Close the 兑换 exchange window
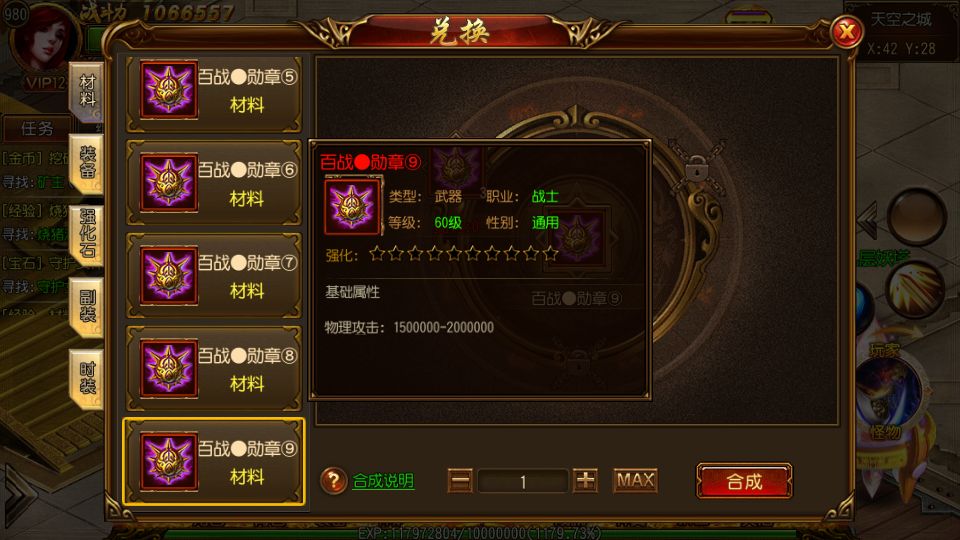This screenshot has width=960, height=540. 847,33
